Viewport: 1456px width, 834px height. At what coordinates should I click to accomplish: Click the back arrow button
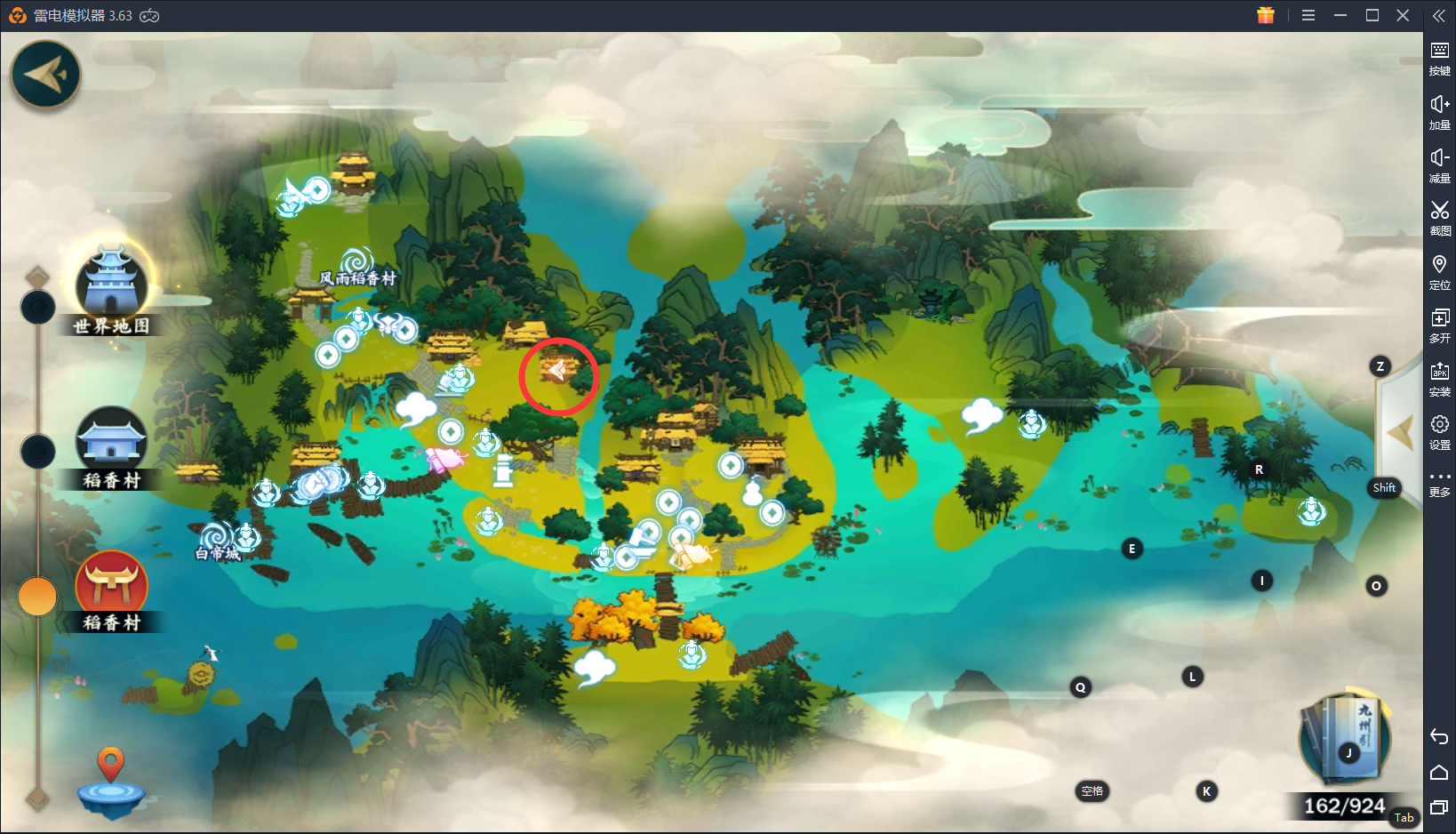click(x=45, y=75)
